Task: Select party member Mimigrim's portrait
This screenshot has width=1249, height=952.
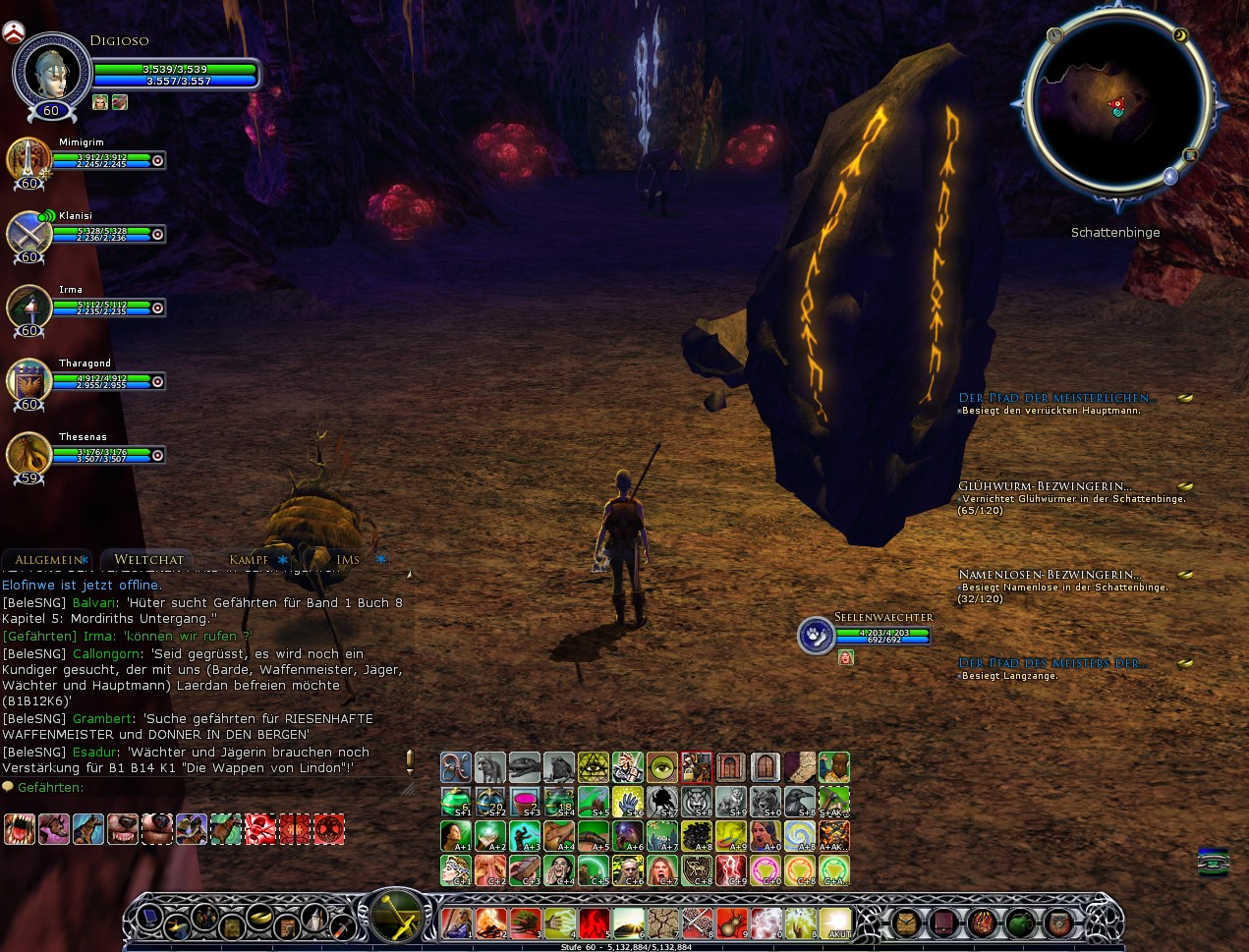Action: pyautogui.click(x=28, y=158)
